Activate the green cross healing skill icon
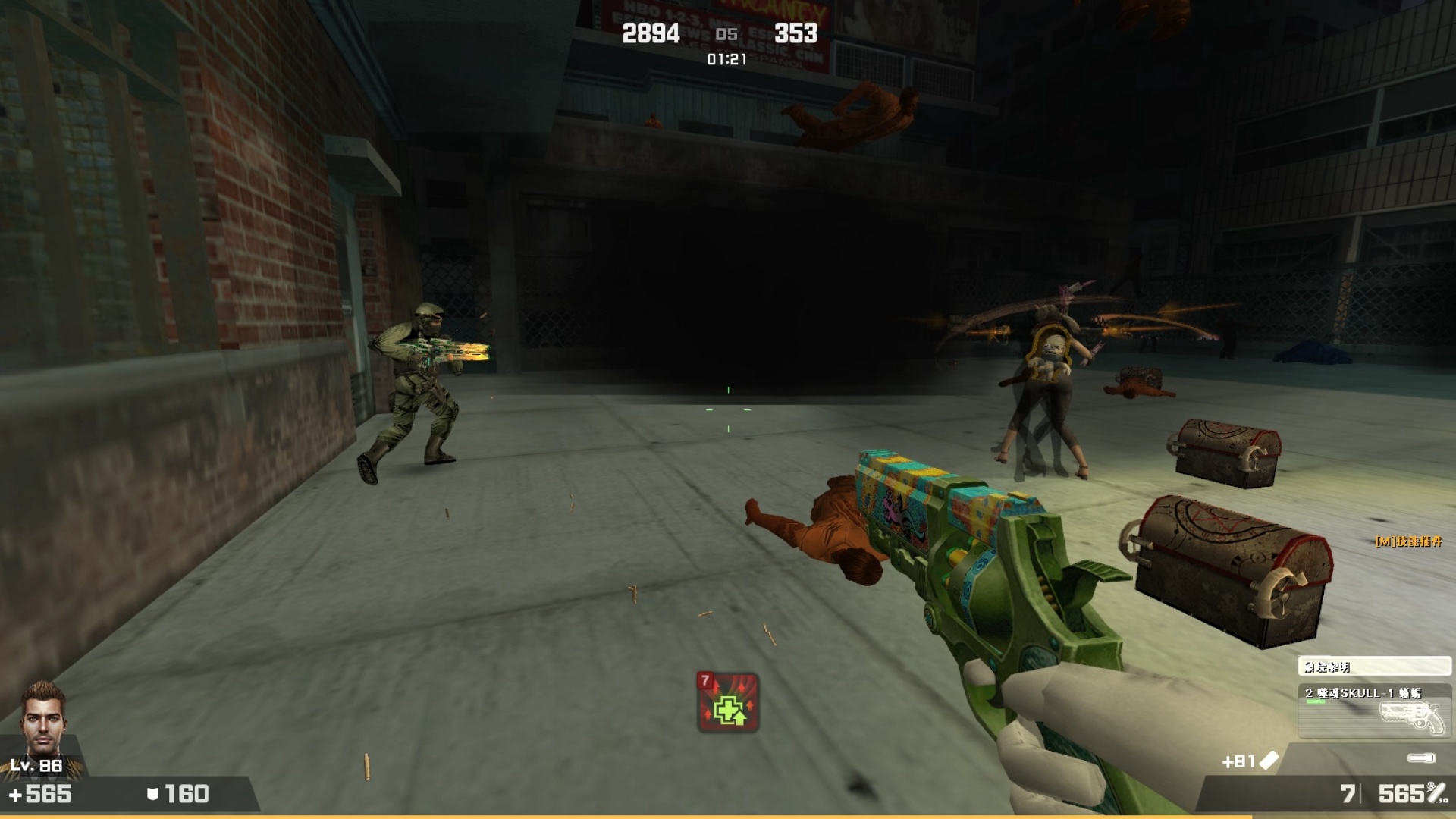This screenshot has width=1456, height=819. pyautogui.click(x=728, y=702)
